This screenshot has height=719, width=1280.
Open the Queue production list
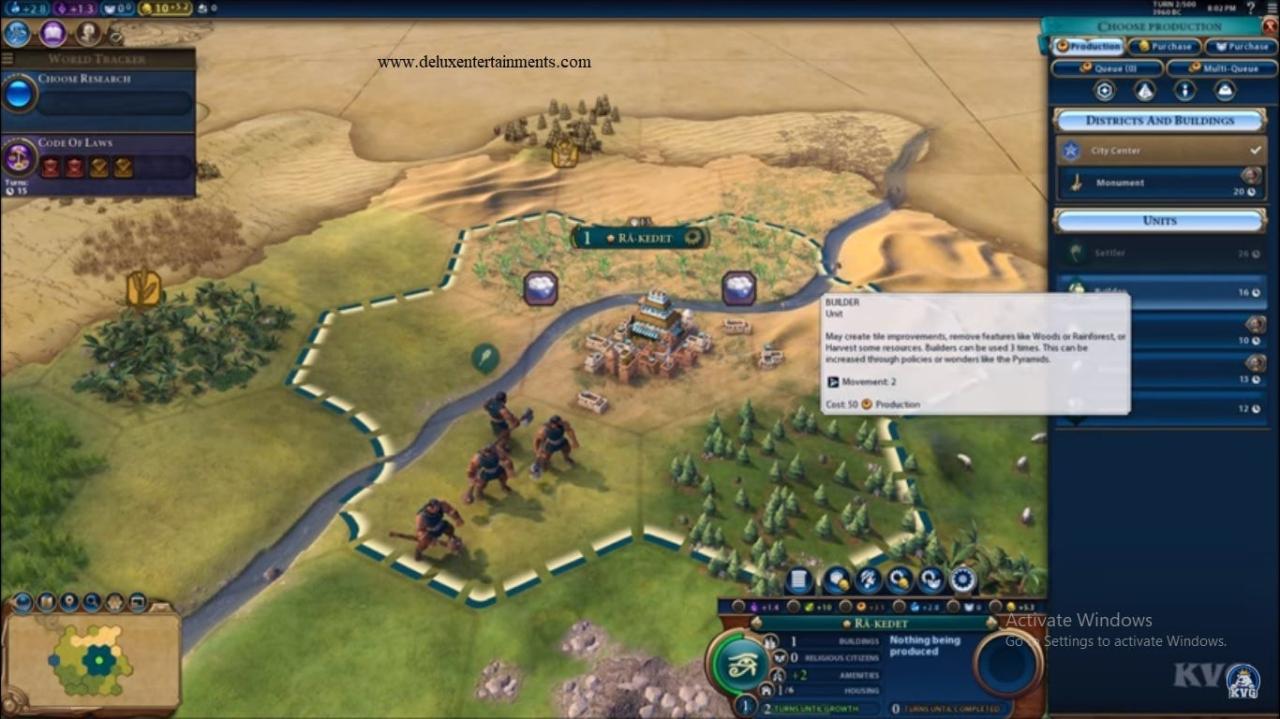pos(1107,69)
